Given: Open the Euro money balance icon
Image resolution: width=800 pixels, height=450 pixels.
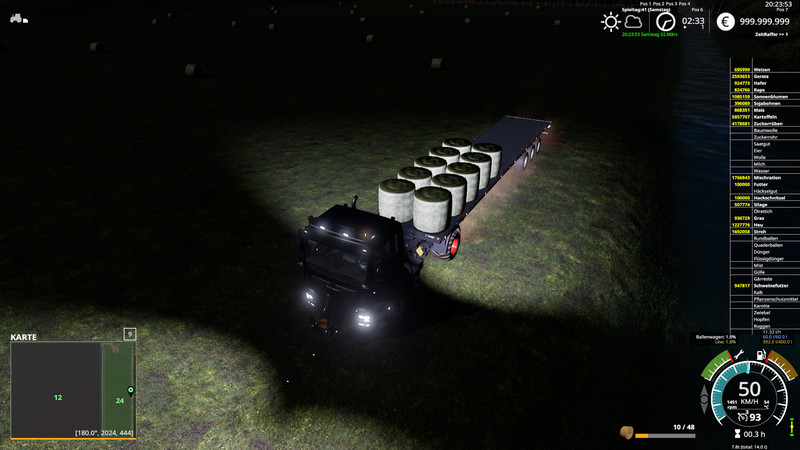Looking at the screenshot, I should coord(726,21).
